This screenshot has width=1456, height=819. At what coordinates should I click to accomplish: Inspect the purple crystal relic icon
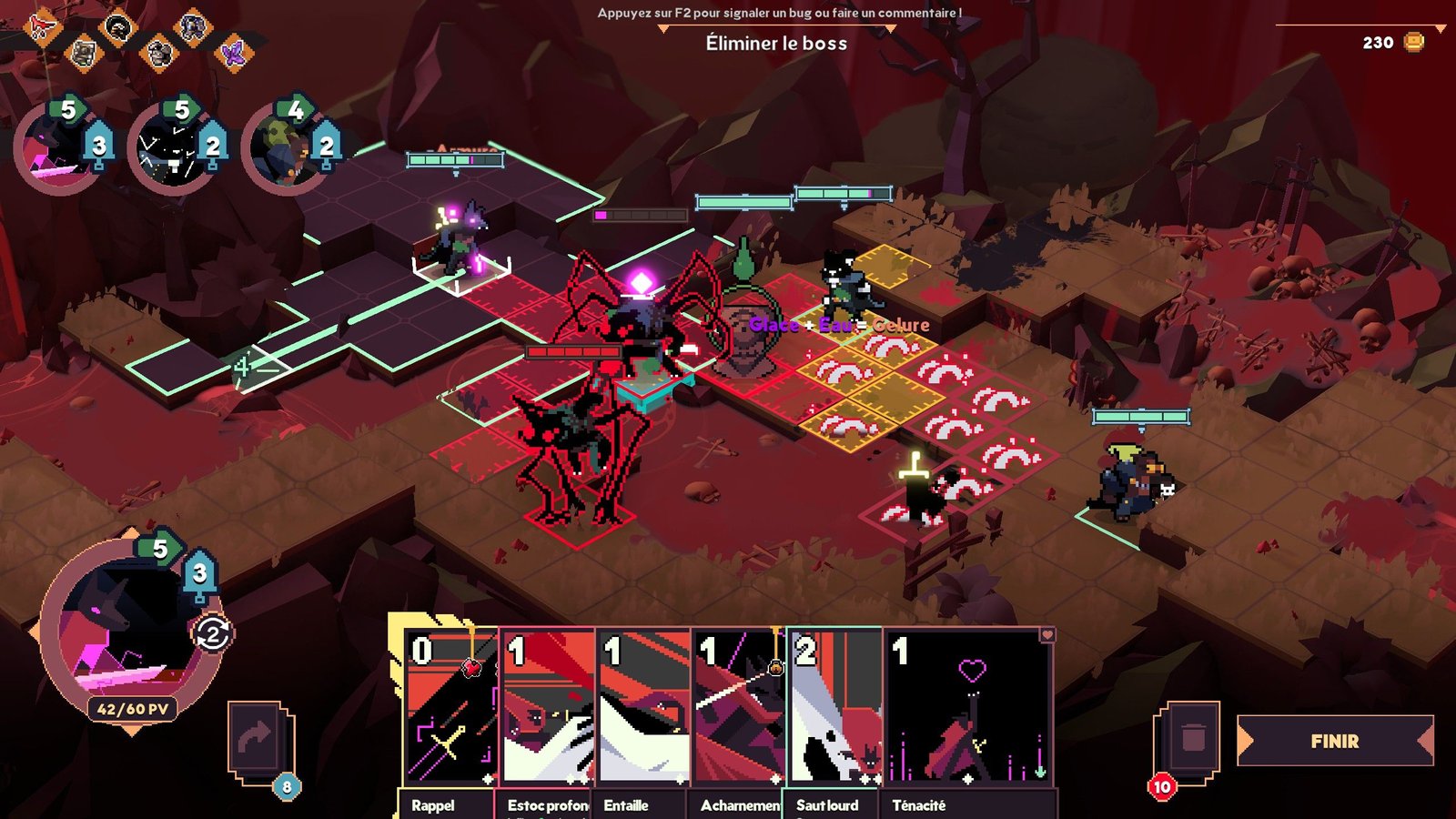coord(235,53)
